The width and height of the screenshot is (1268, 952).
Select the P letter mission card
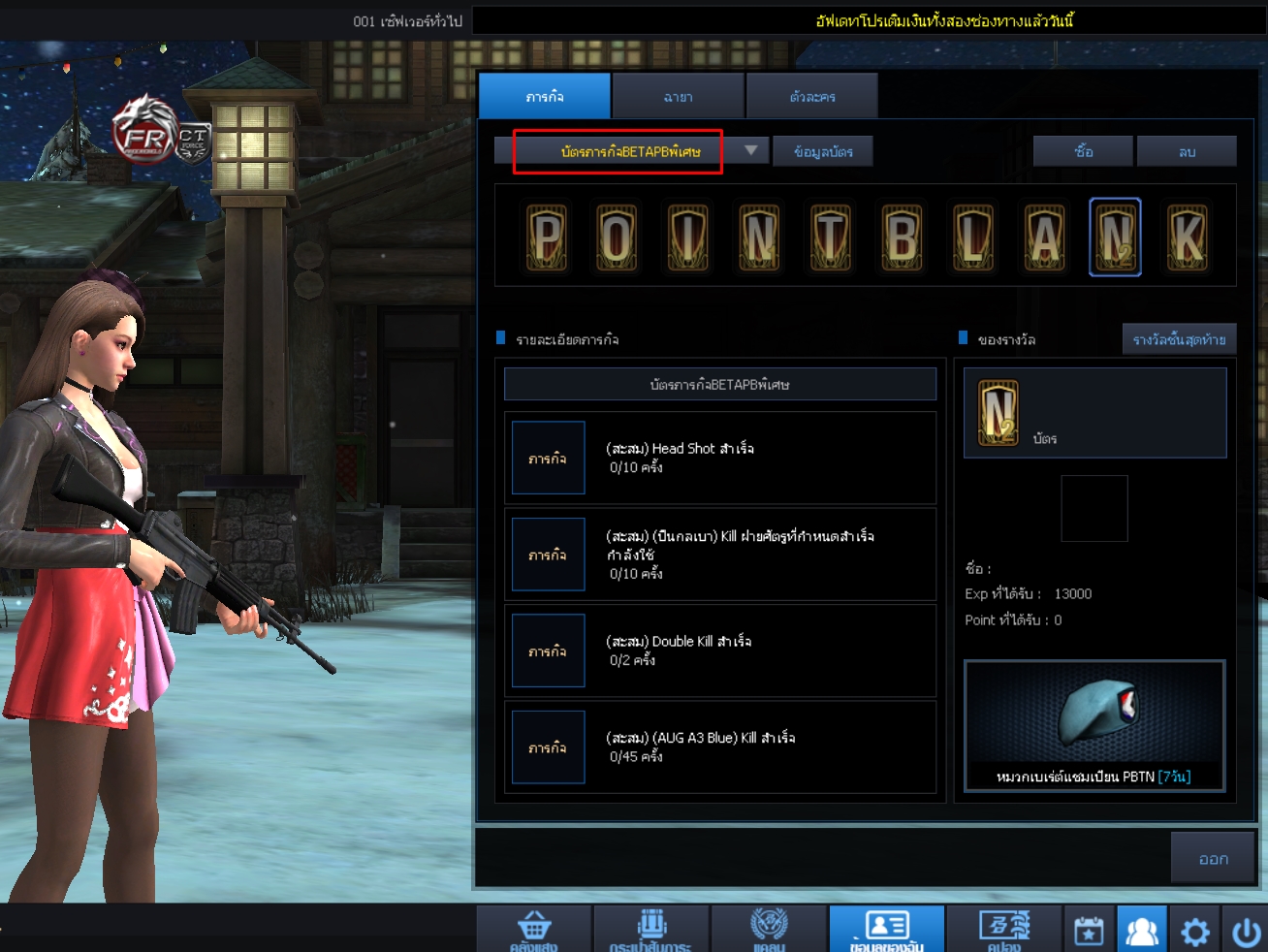[545, 237]
